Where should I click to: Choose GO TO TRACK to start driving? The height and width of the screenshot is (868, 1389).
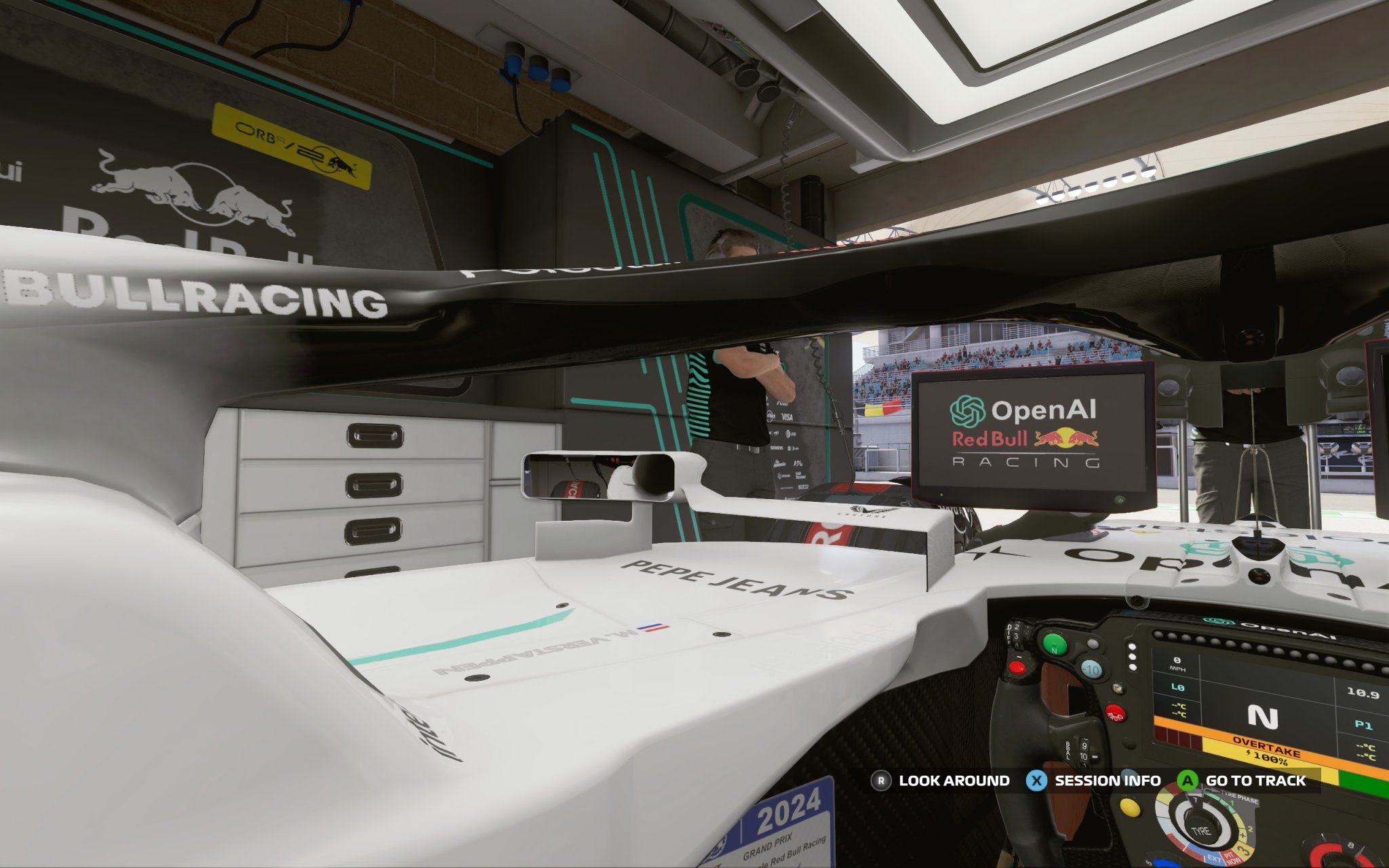pyautogui.click(x=1255, y=779)
